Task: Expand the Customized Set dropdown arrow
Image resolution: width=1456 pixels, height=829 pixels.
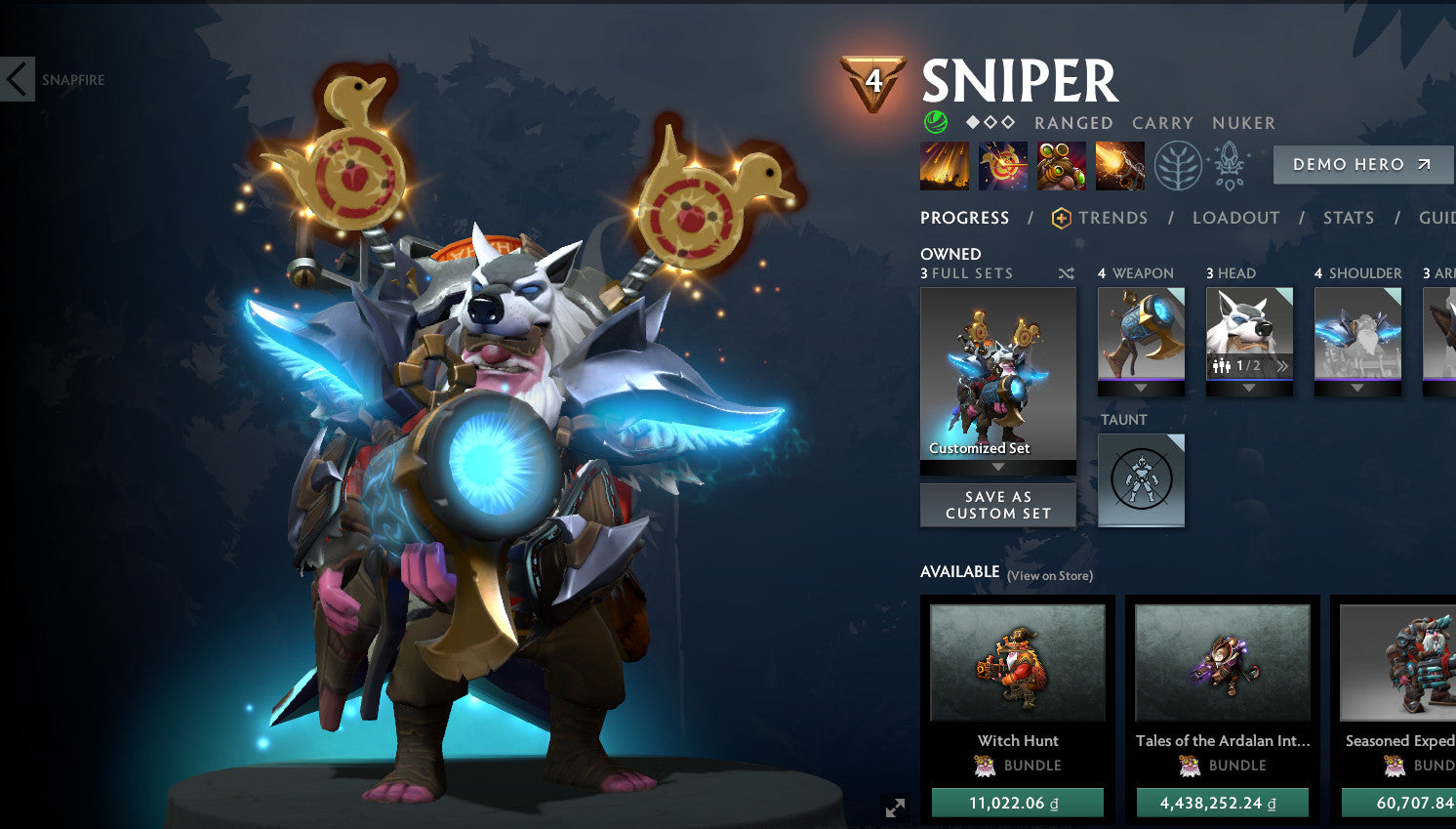Action: 997,467
